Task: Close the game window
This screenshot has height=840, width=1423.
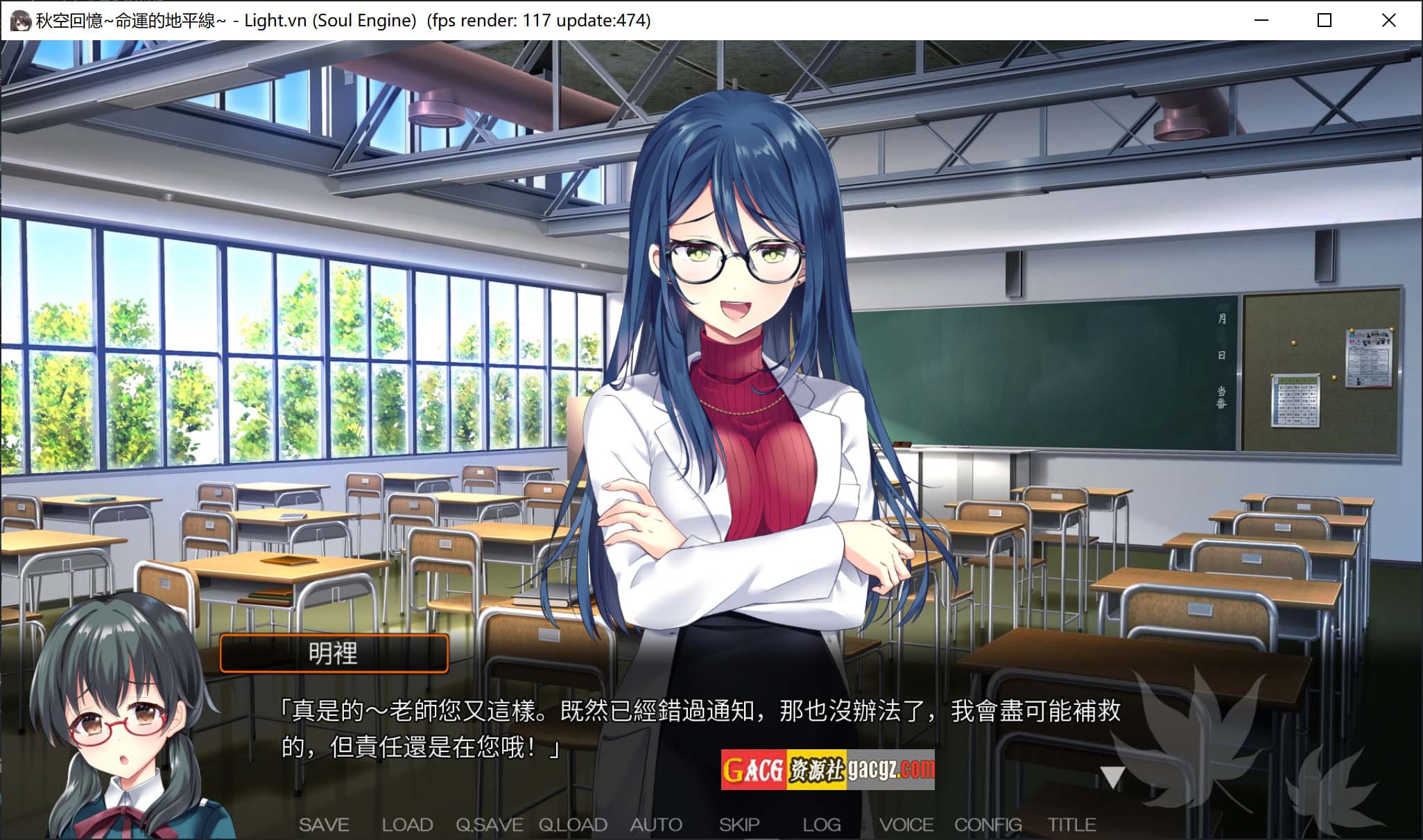Action: (1388, 20)
